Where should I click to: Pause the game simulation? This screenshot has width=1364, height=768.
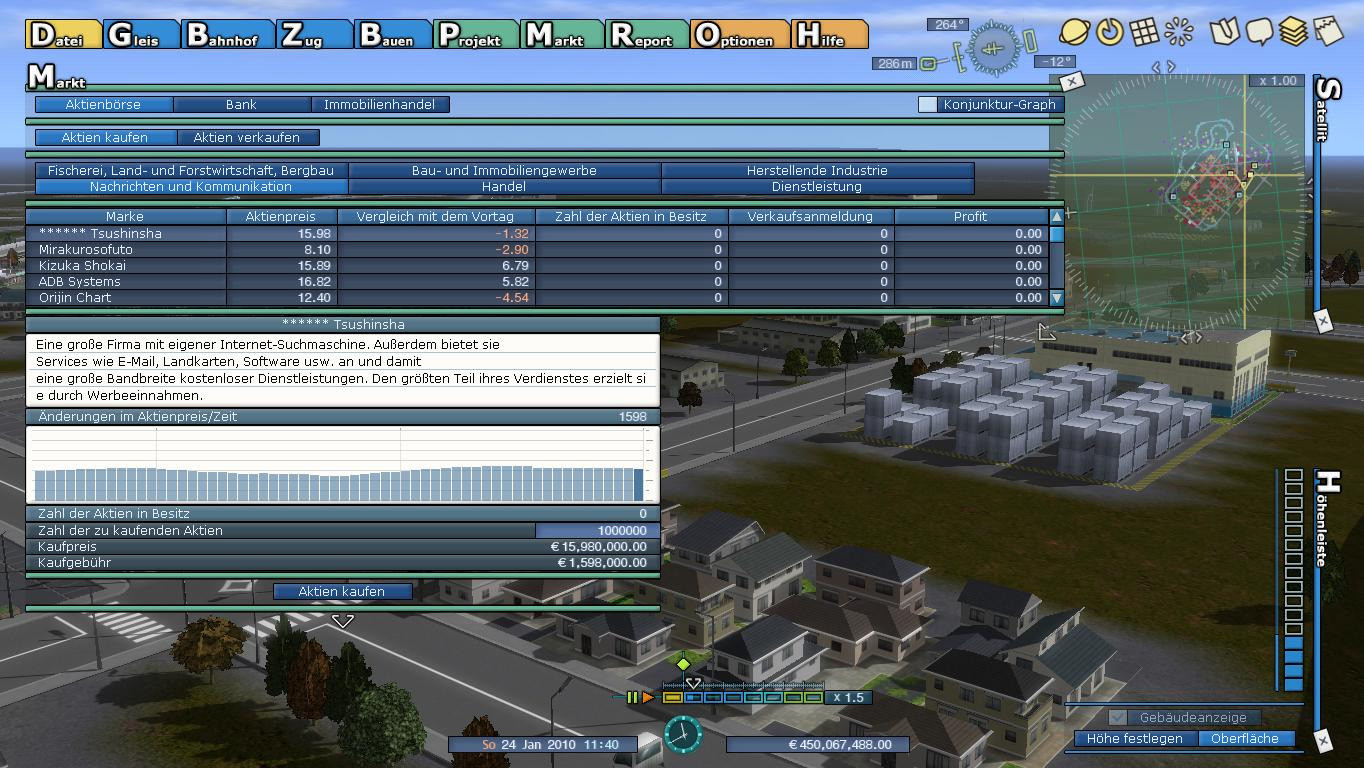coord(632,698)
